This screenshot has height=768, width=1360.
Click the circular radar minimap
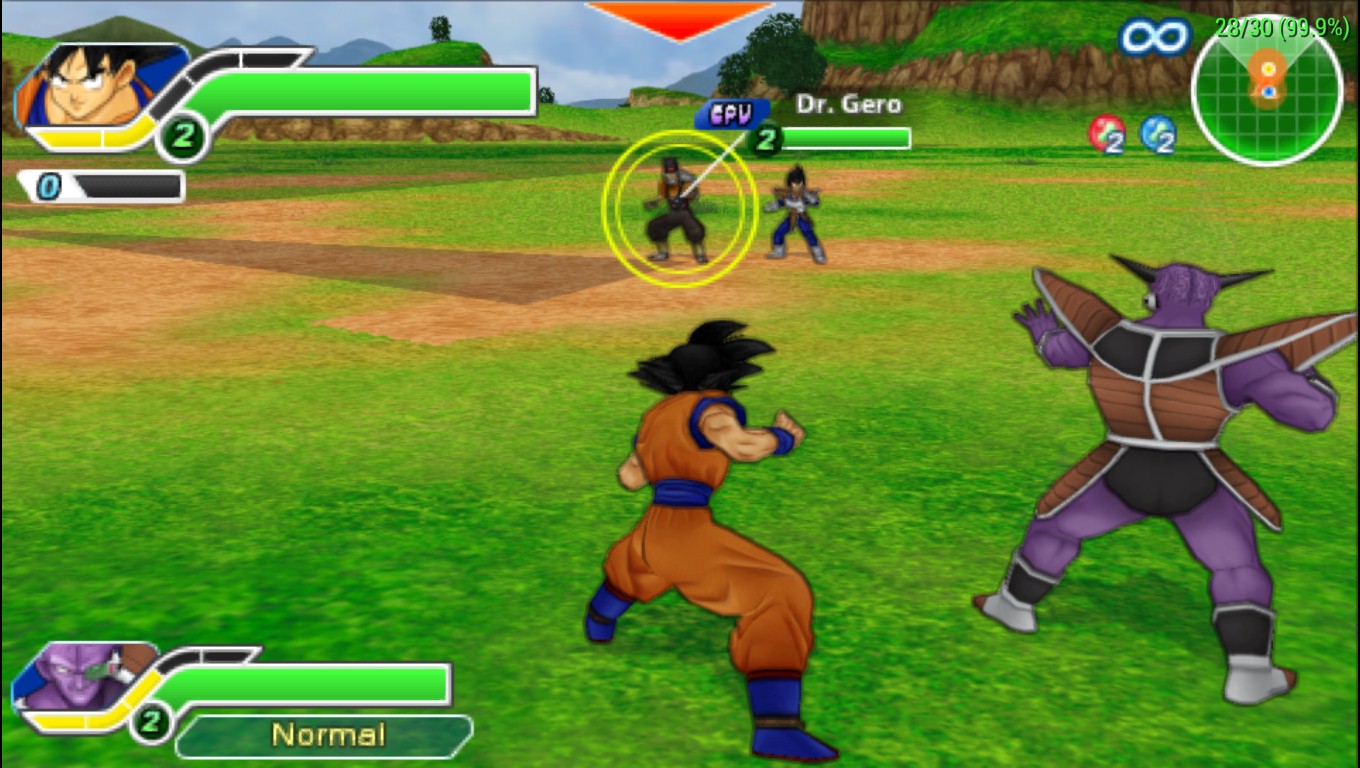point(1267,90)
